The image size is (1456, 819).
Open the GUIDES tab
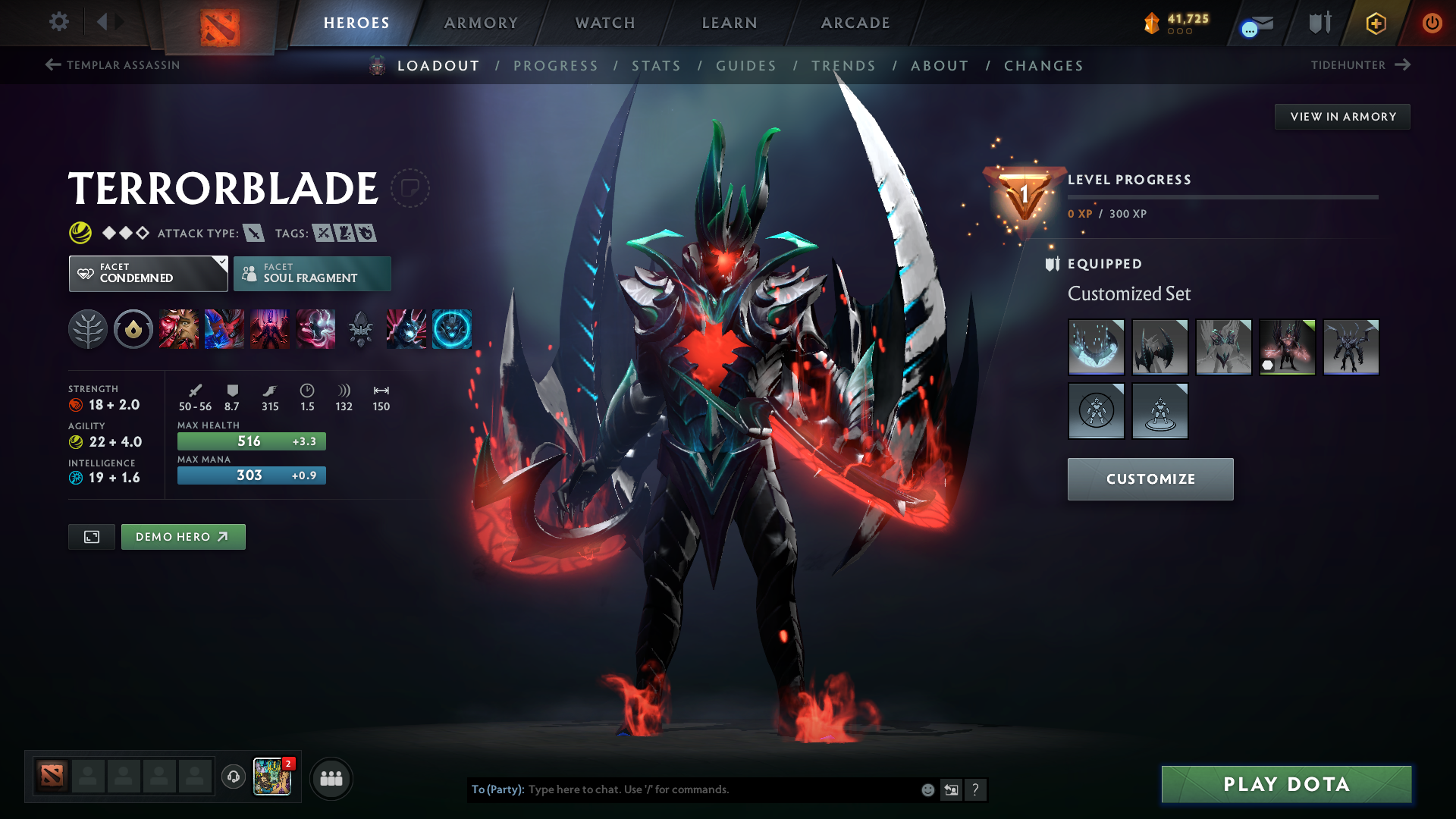point(745,66)
